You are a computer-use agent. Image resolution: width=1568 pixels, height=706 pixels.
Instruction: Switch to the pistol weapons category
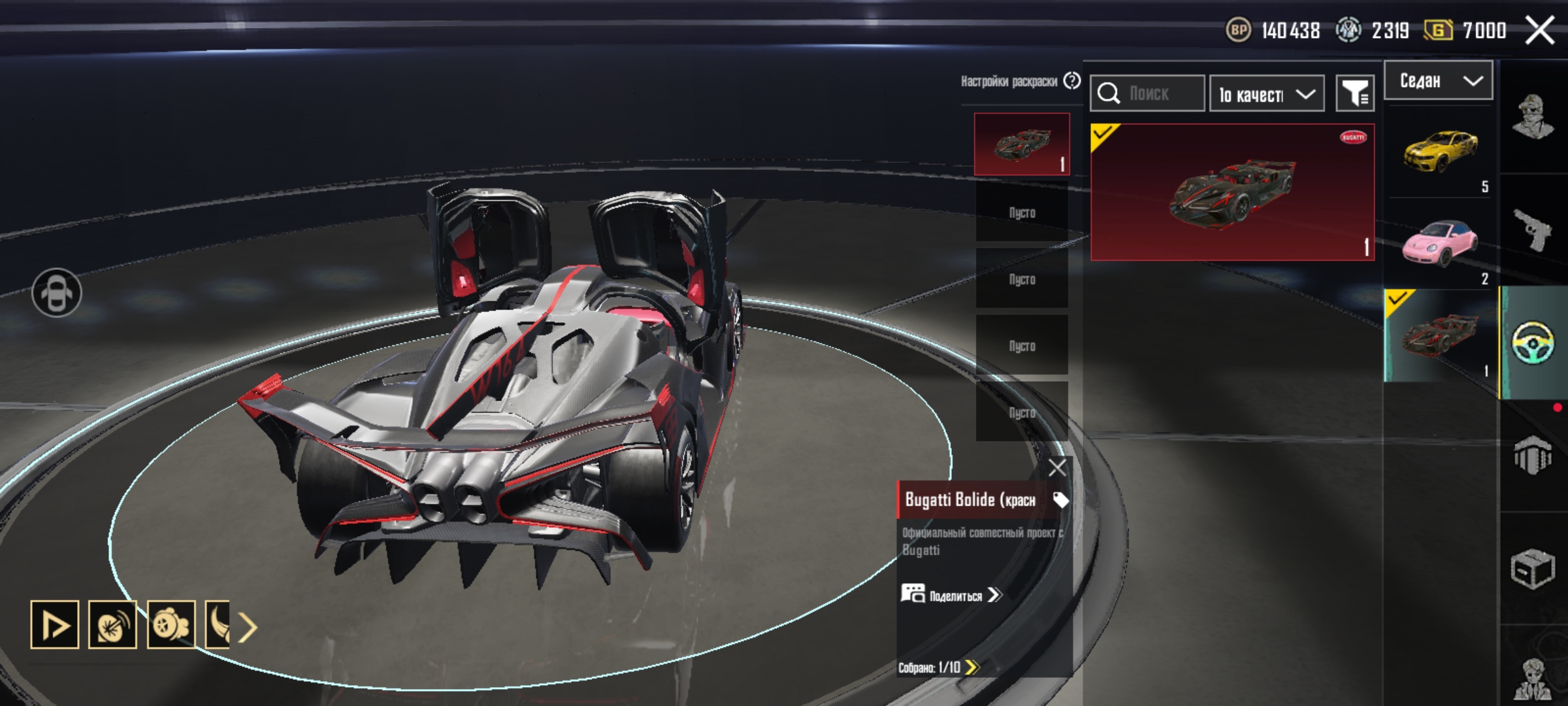click(x=1533, y=229)
